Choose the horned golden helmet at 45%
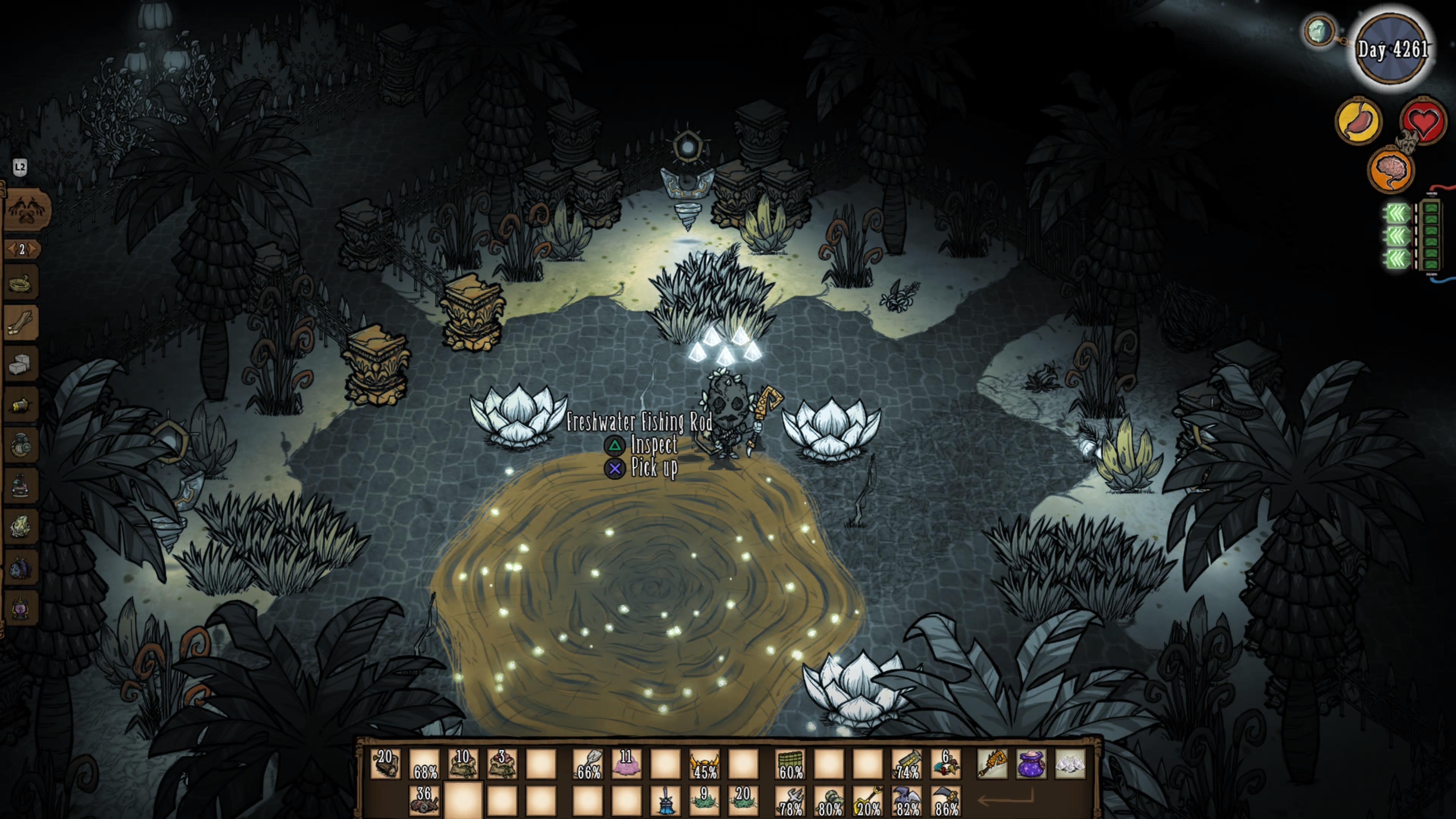This screenshot has height=819, width=1456. point(704,764)
